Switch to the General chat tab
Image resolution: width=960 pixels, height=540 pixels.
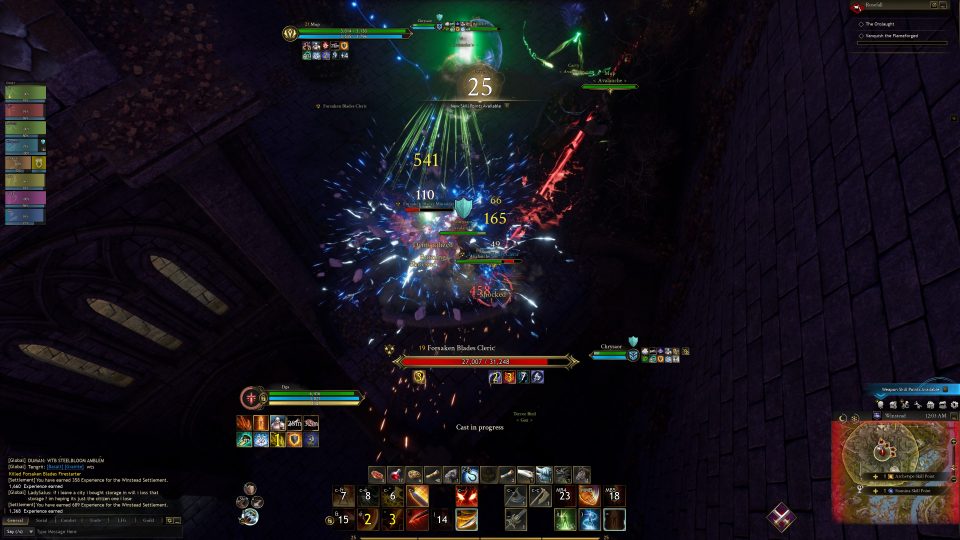pyautogui.click(x=16, y=520)
